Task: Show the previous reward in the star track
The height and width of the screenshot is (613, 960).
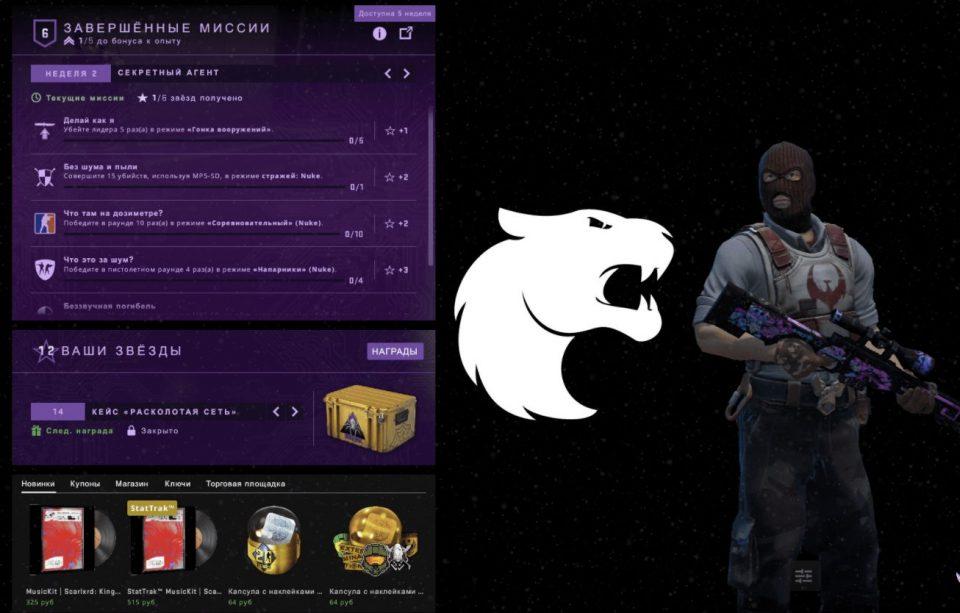Action: [276, 411]
